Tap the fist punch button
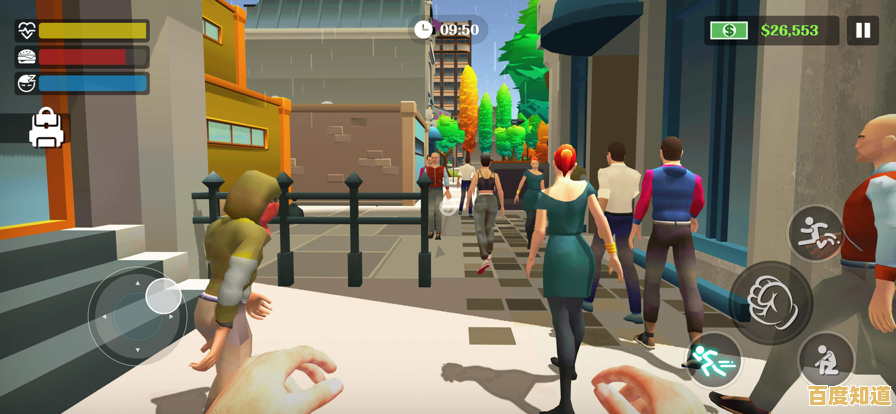896x414 pixels. pos(770,302)
